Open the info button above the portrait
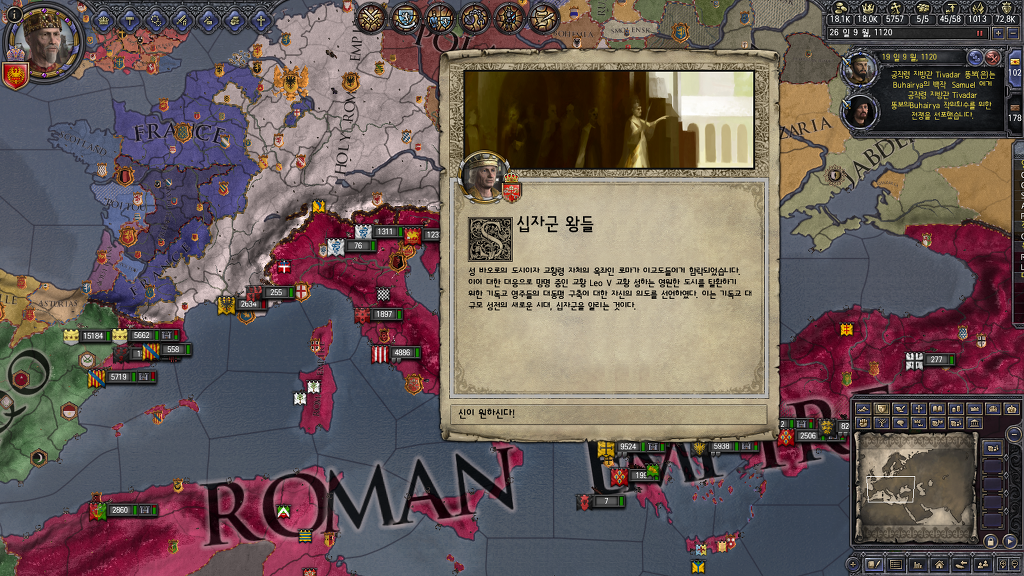Viewport: 1024px width, 576px height. pyautogui.click(x=15, y=14)
